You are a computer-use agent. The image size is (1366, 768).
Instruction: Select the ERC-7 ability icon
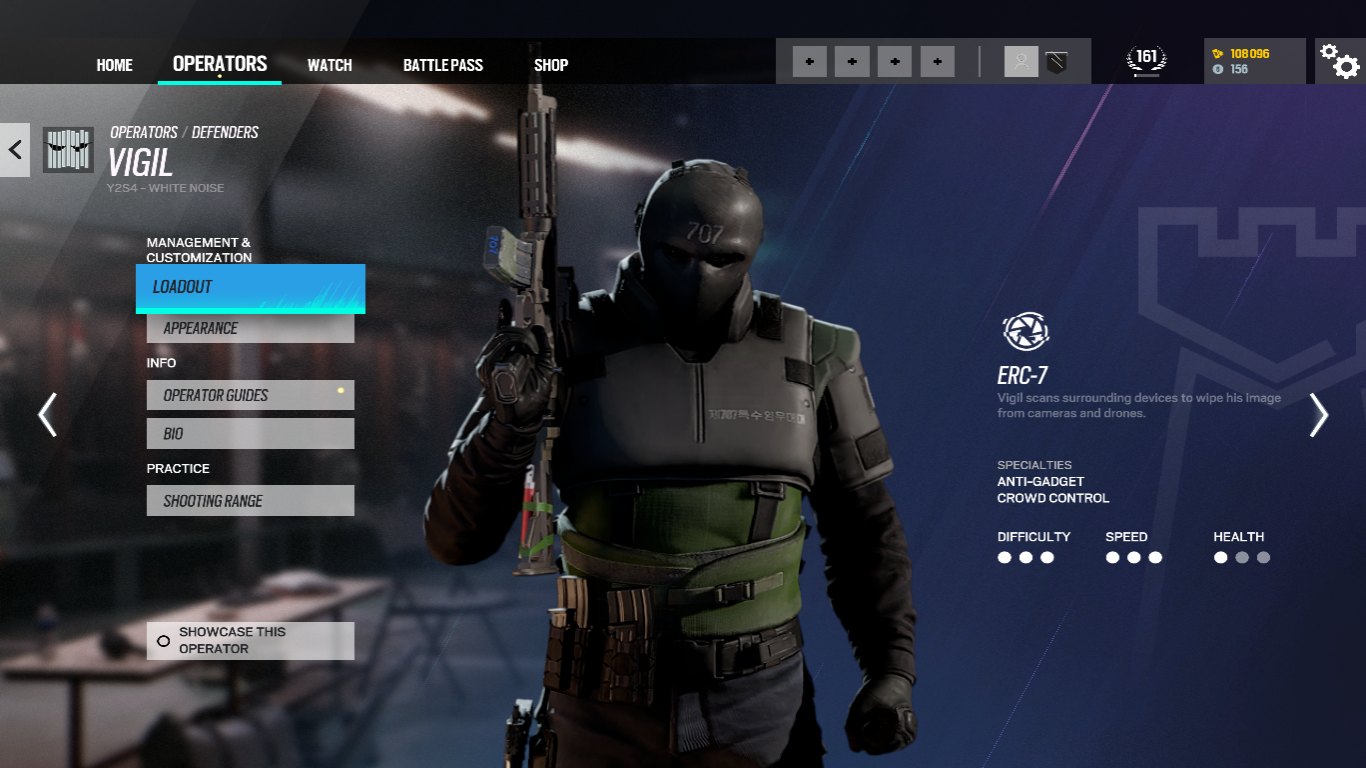point(1024,331)
